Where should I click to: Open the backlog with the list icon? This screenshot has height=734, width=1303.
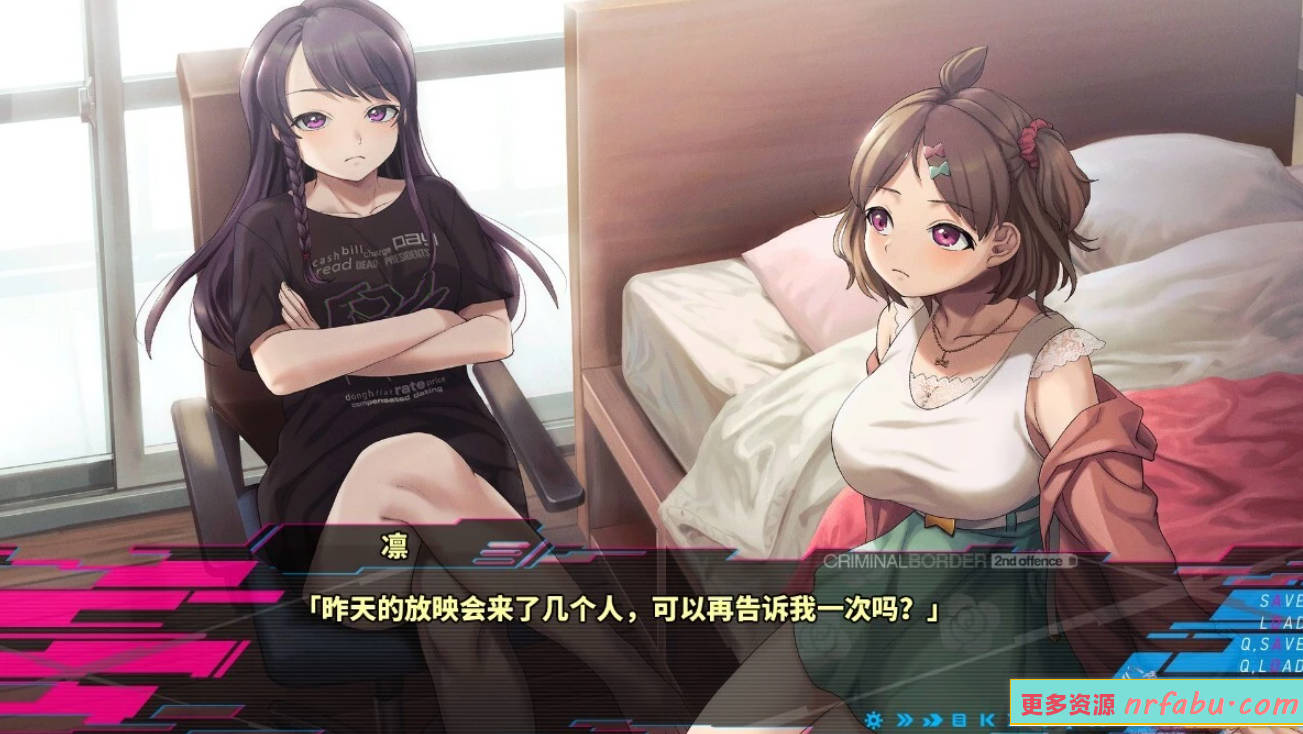coord(959,720)
